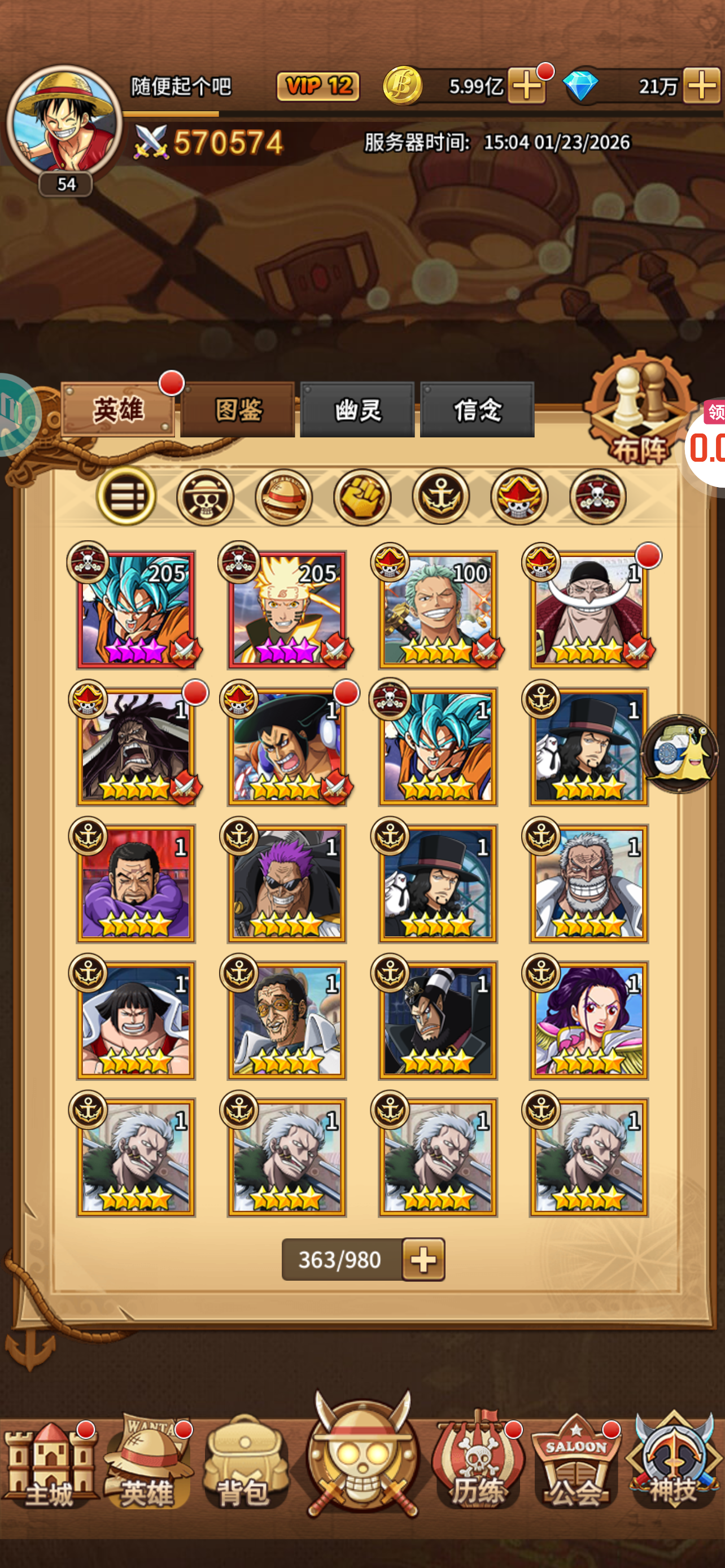
Task: Filter heroes by the anchor faction
Action: click(441, 497)
